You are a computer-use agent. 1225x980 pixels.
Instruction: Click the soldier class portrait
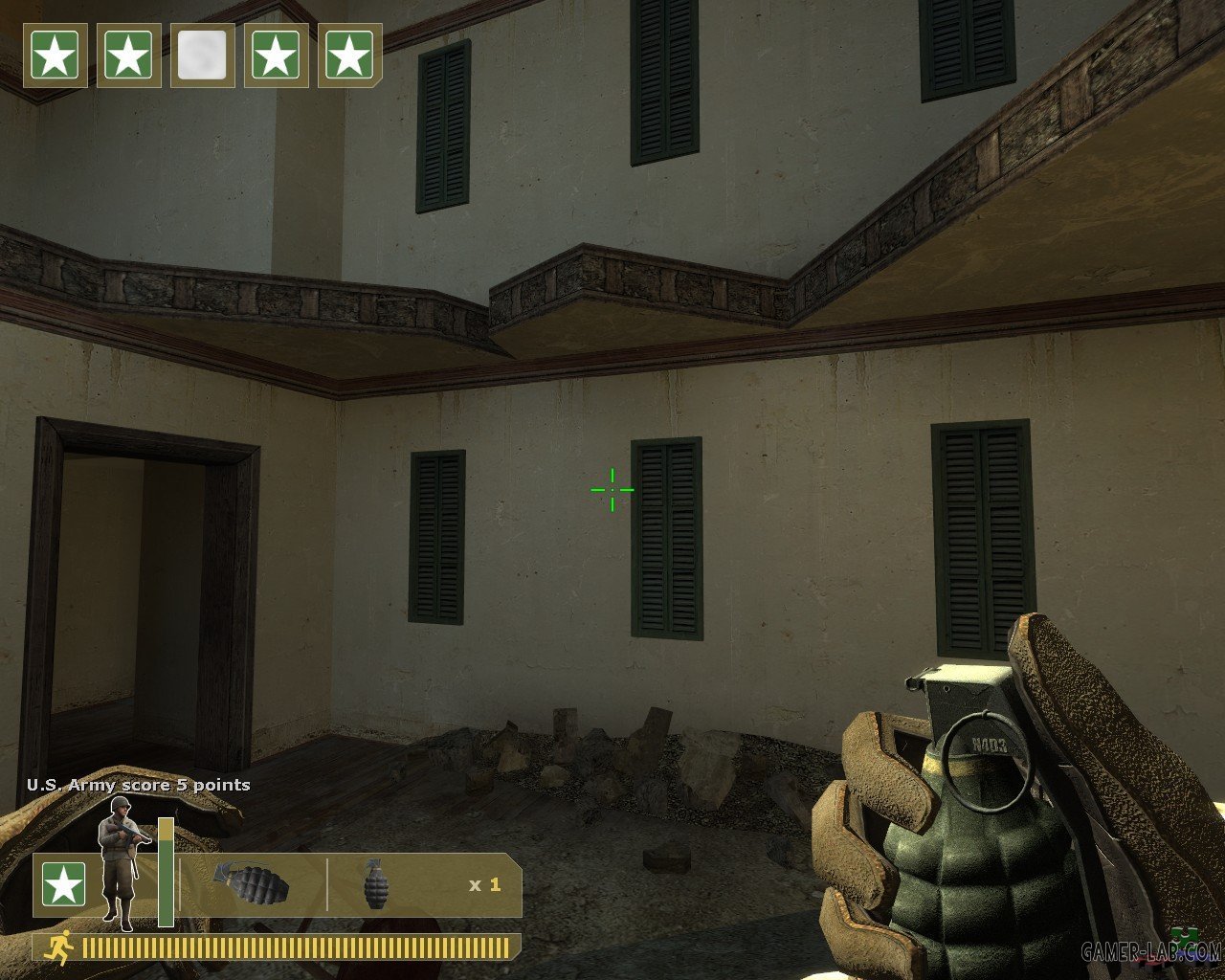pos(122,861)
